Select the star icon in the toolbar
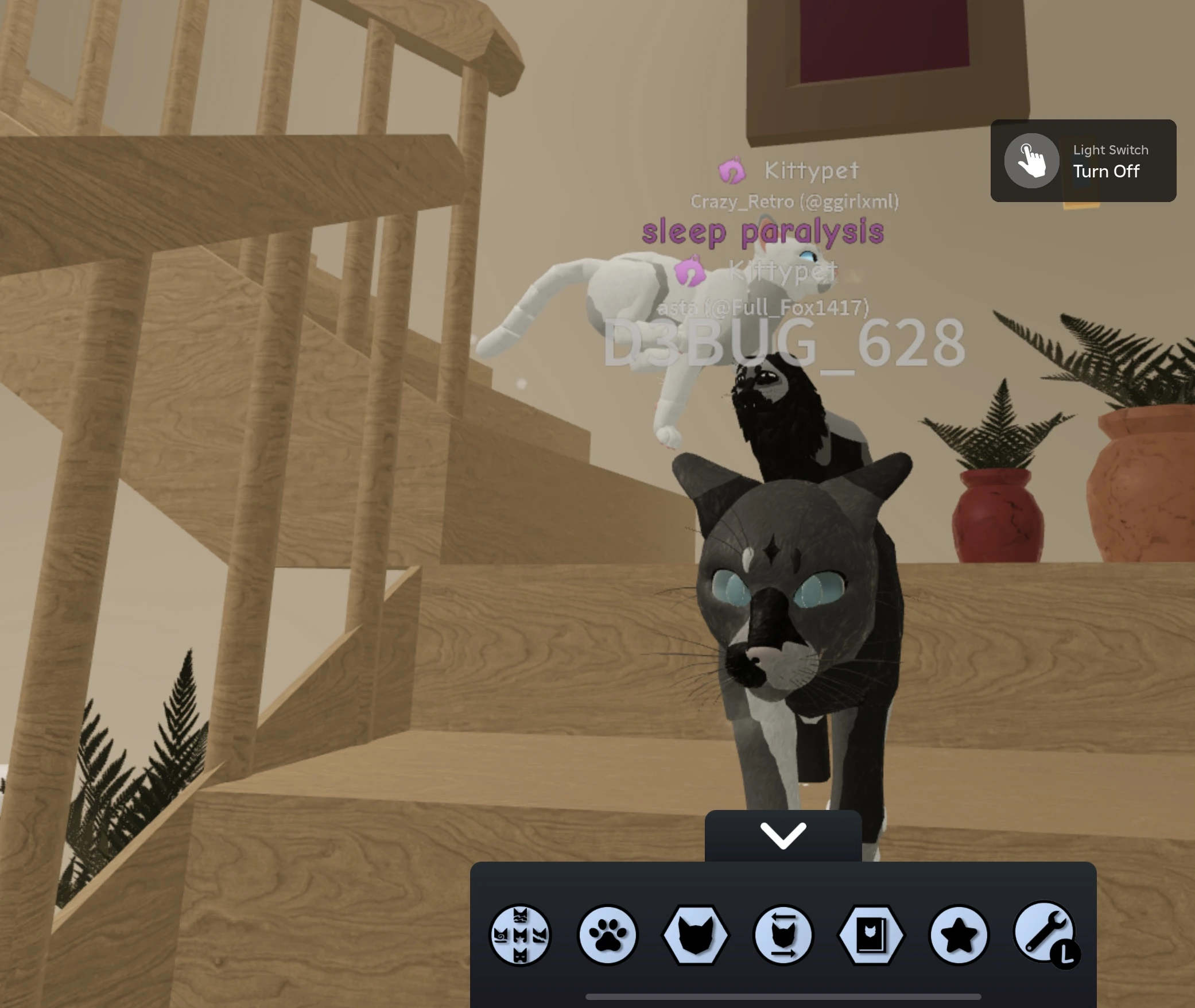 [959, 936]
